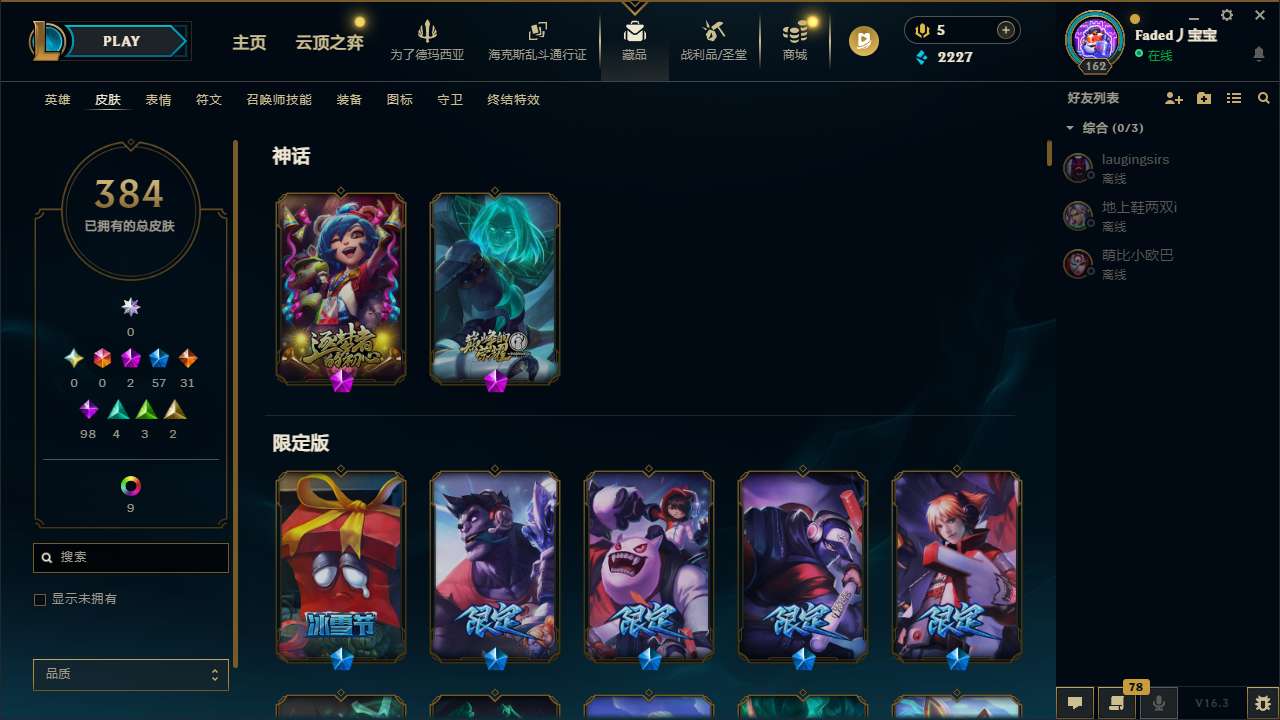This screenshot has height=720, width=1280.
Task: Click the chevron above the 藏品 tab
Action: (634, 7)
